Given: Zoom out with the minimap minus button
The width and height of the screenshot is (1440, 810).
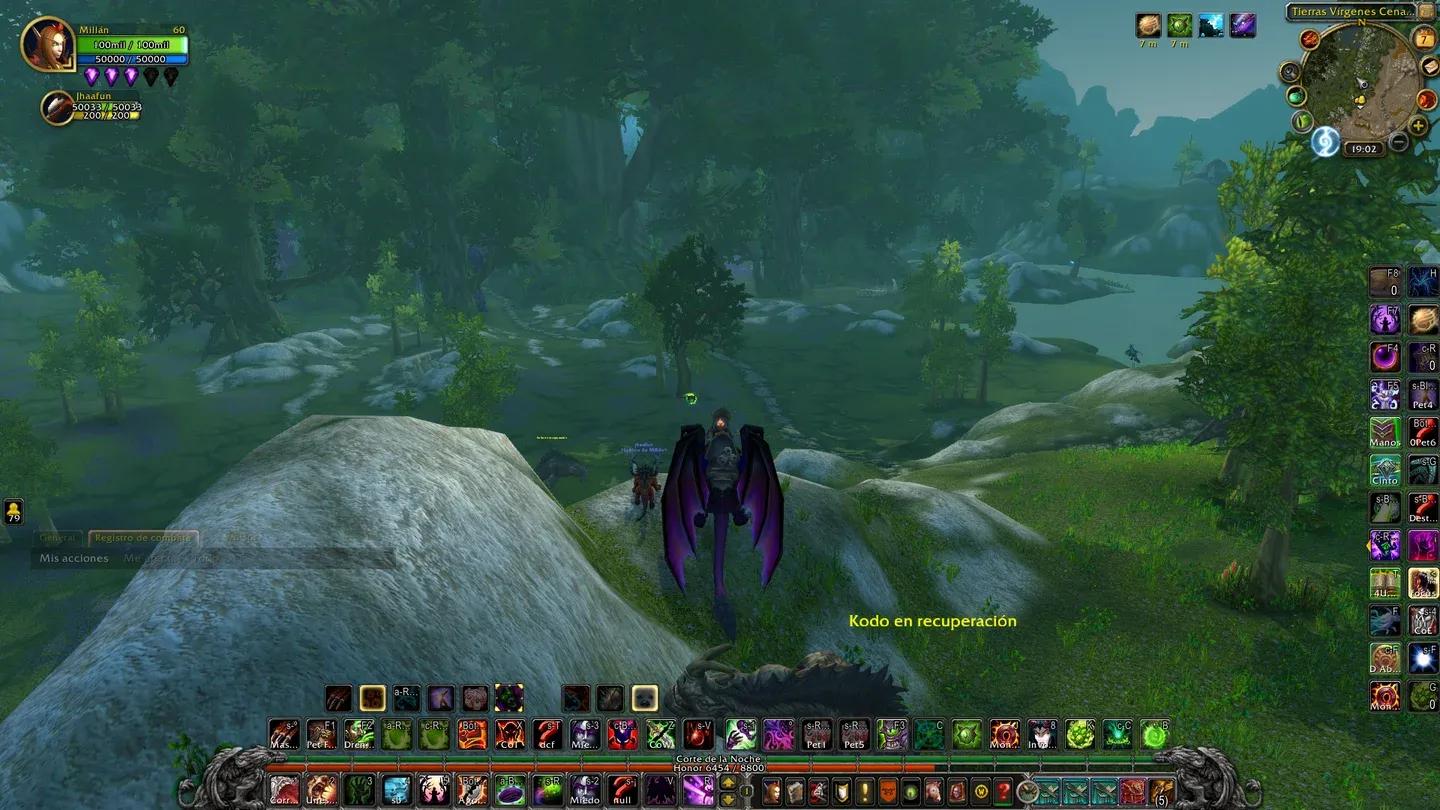Looking at the screenshot, I should point(1398,141).
